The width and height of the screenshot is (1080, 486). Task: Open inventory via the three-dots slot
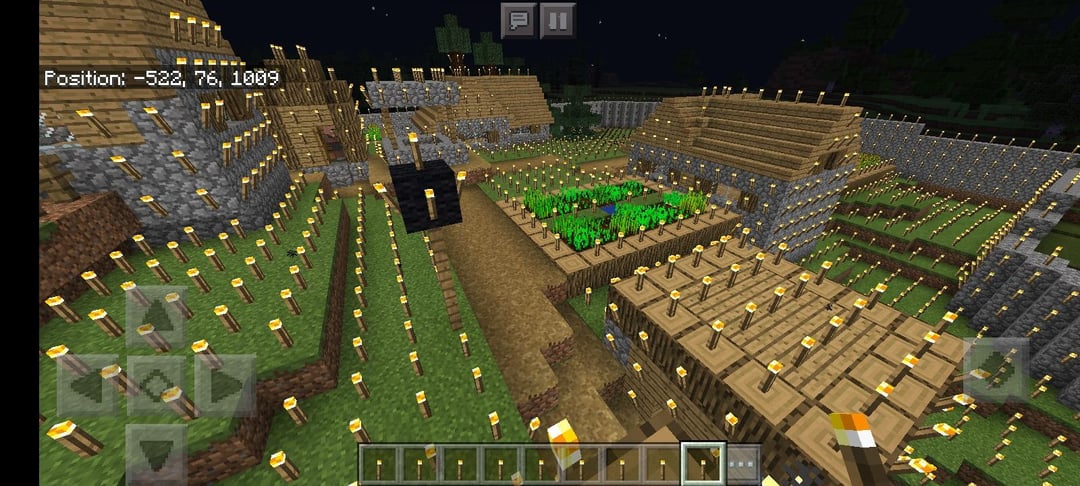point(742,464)
